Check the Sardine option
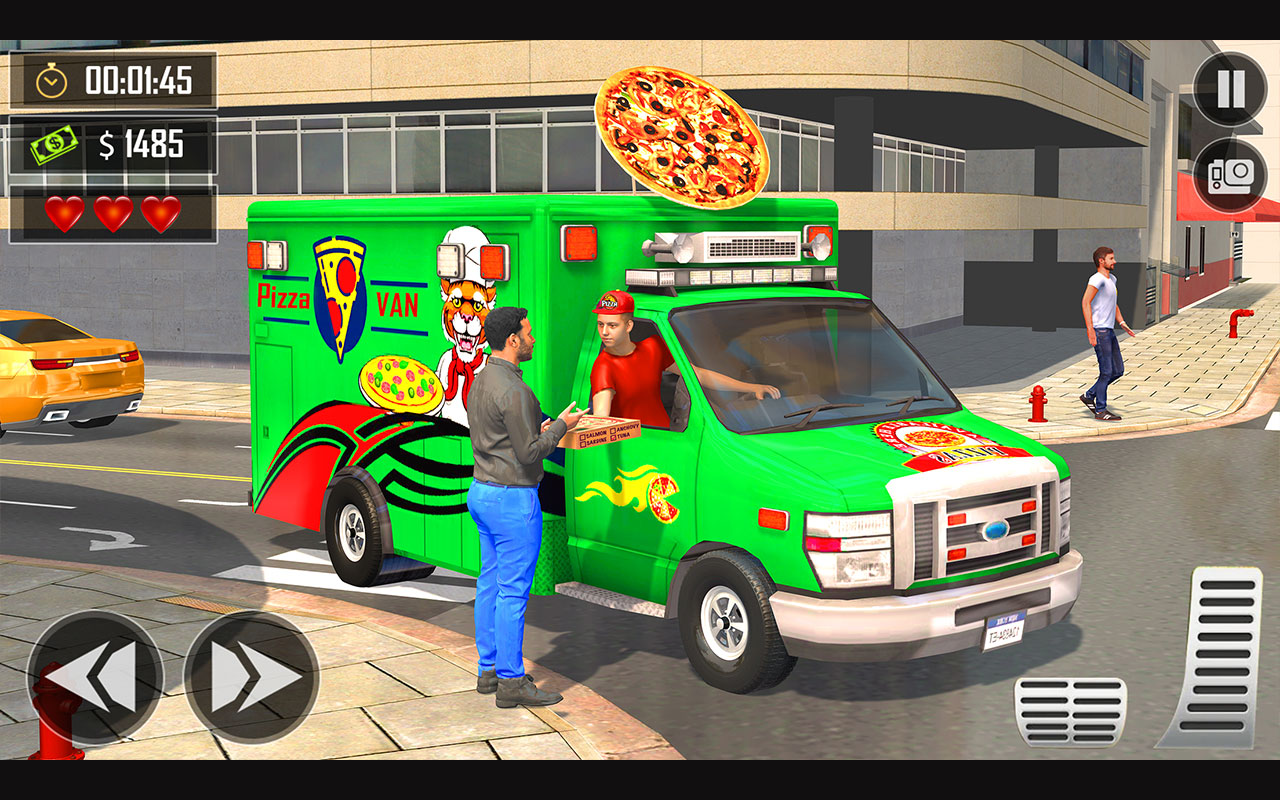This screenshot has height=800, width=1280. coord(584,444)
